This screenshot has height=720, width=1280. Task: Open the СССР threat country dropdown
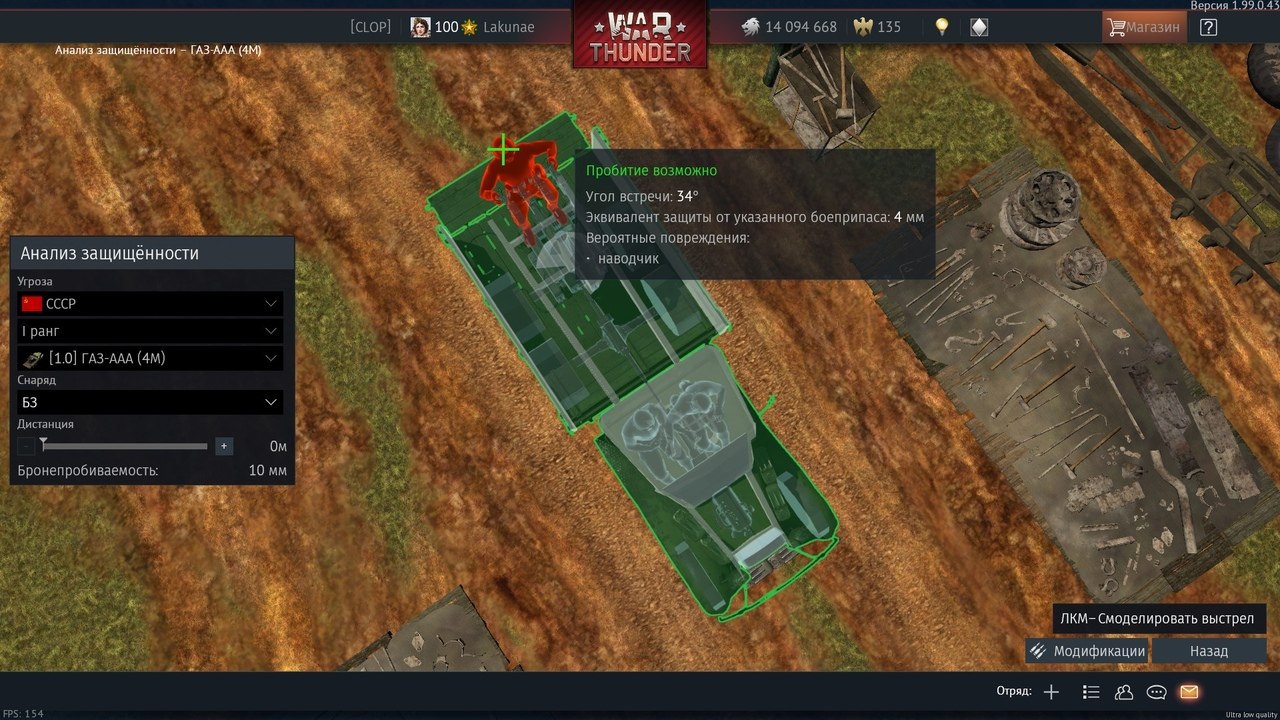150,303
